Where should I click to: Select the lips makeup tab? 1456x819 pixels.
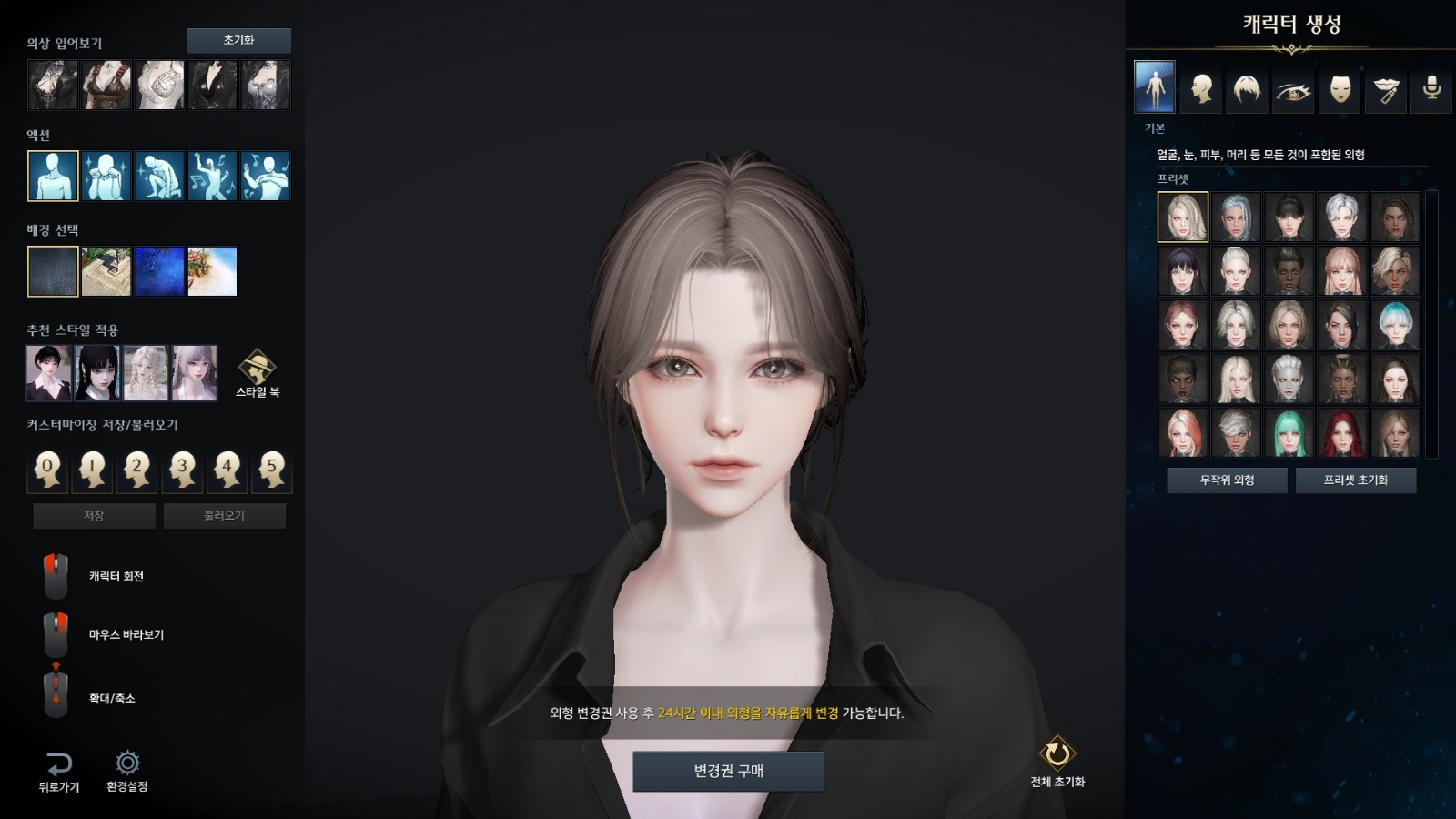tap(1386, 88)
